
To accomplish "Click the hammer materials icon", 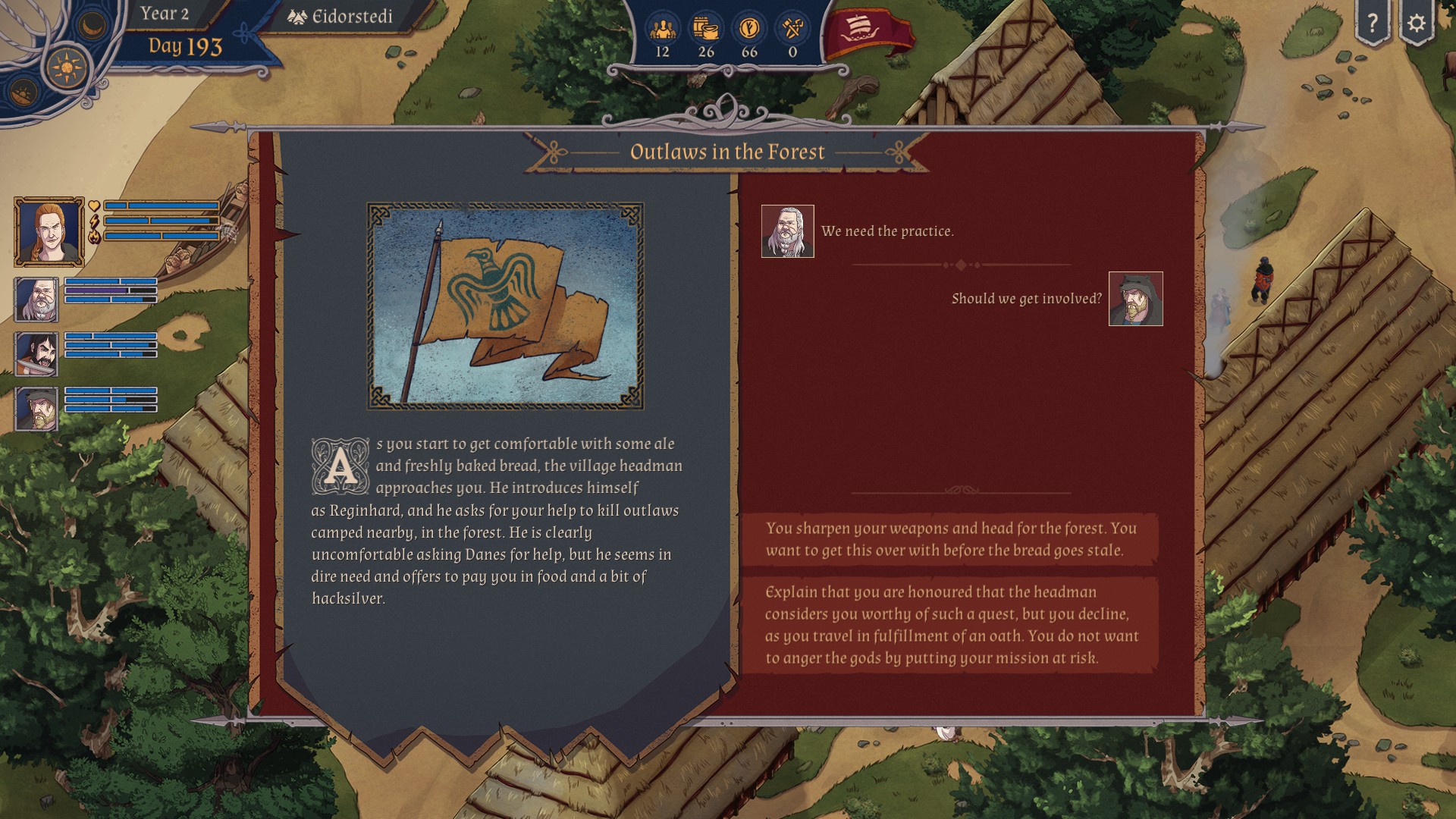I will point(792,30).
